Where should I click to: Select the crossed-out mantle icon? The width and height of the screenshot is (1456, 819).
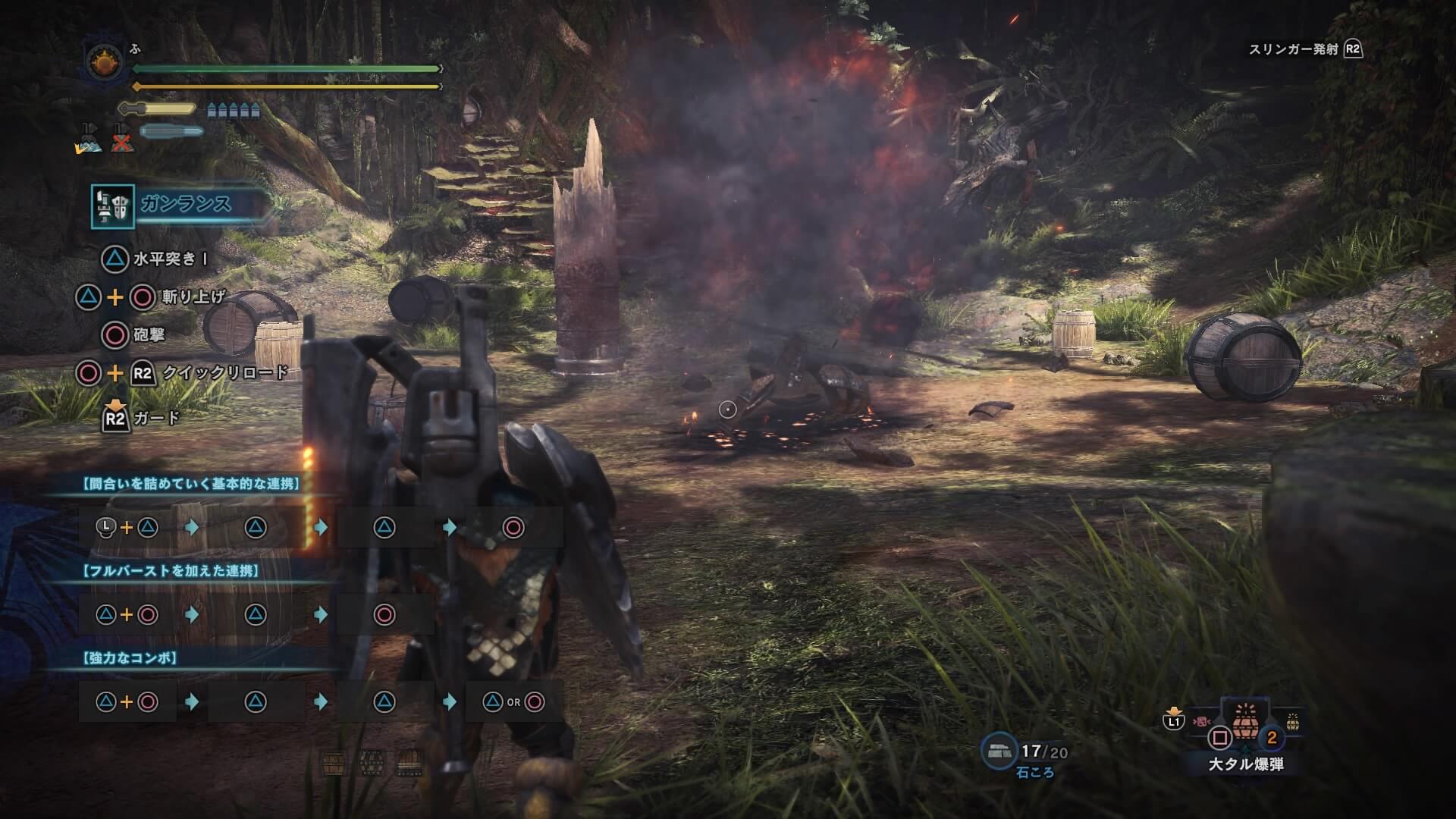[x=121, y=139]
